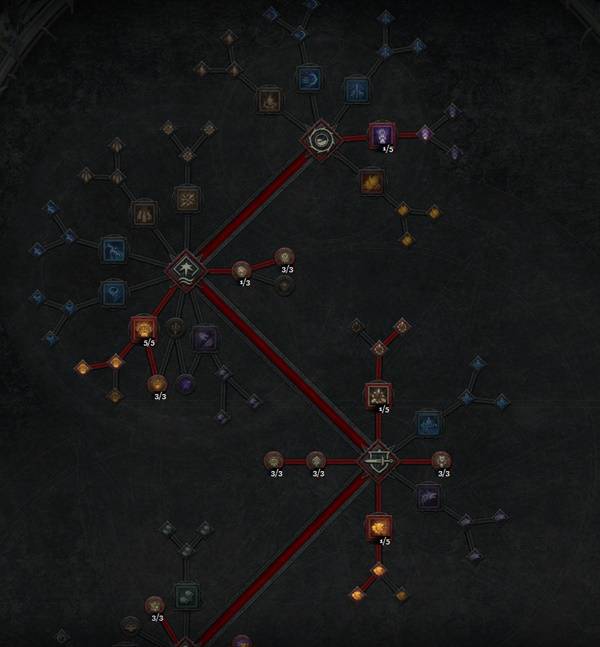
Task: Select the 3/3 passive right of sword hub
Action: pos(441,460)
